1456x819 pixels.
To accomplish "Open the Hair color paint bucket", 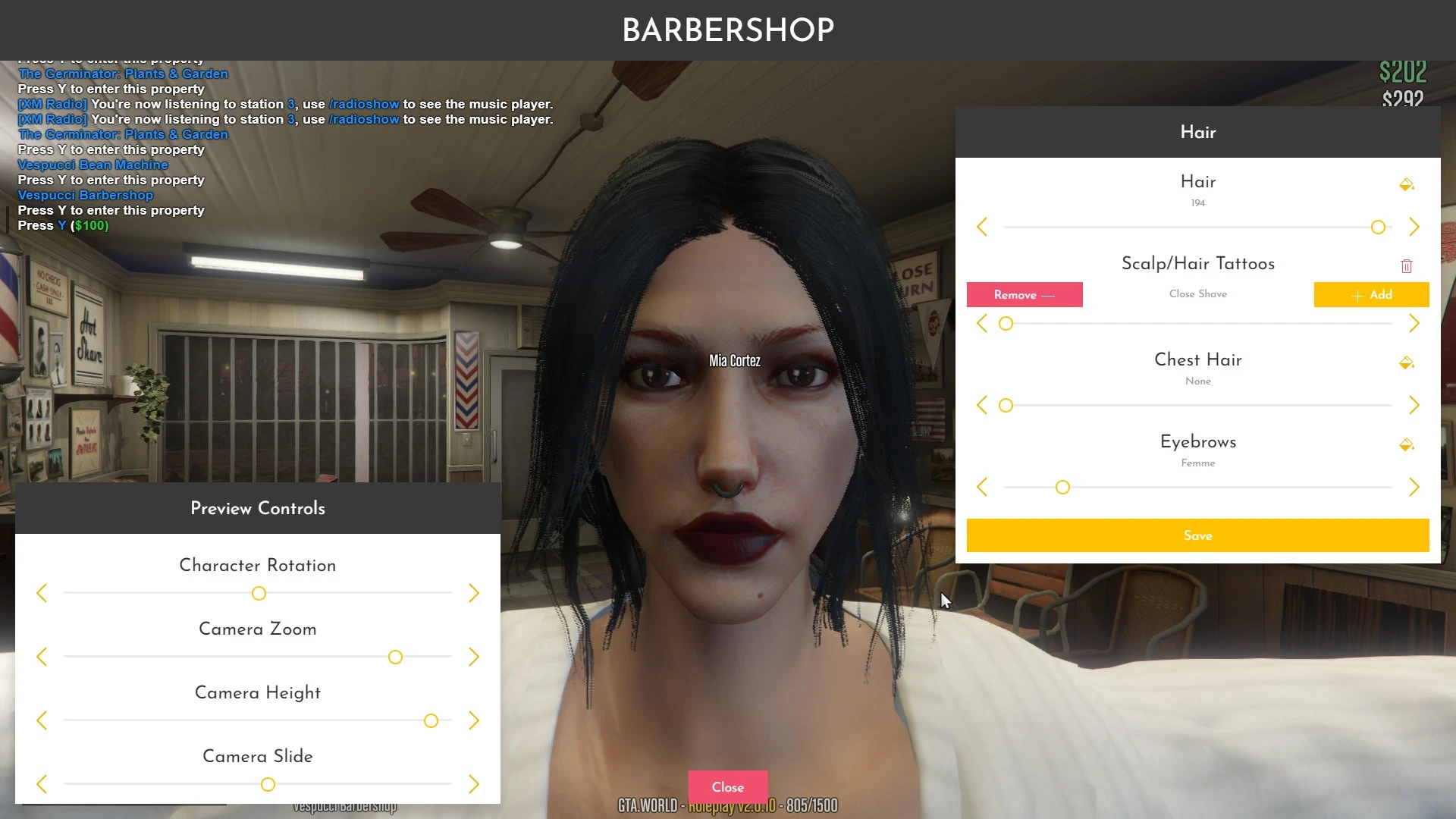I will (x=1406, y=184).
